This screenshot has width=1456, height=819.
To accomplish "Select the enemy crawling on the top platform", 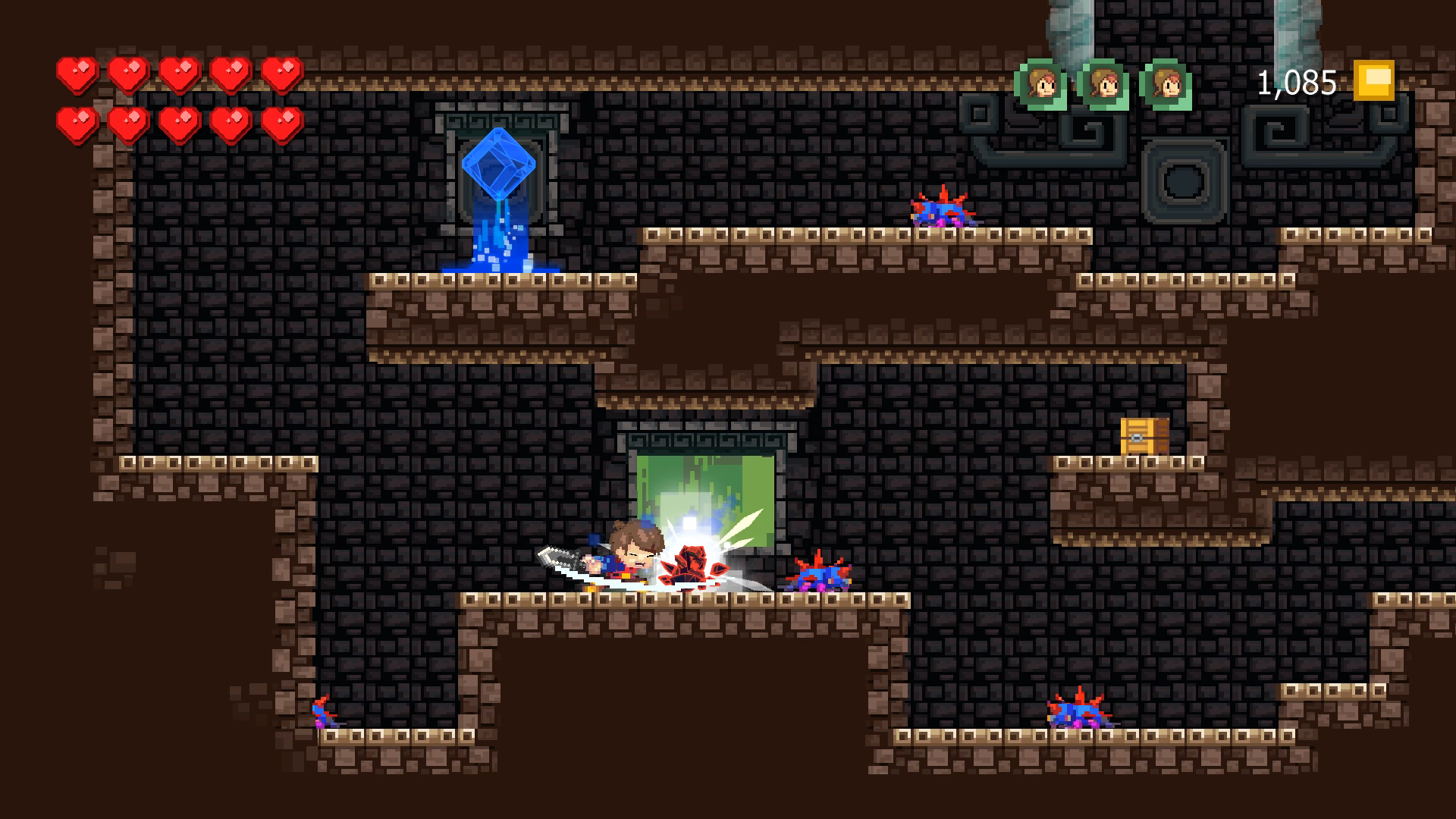I will [x=940, y=211].
